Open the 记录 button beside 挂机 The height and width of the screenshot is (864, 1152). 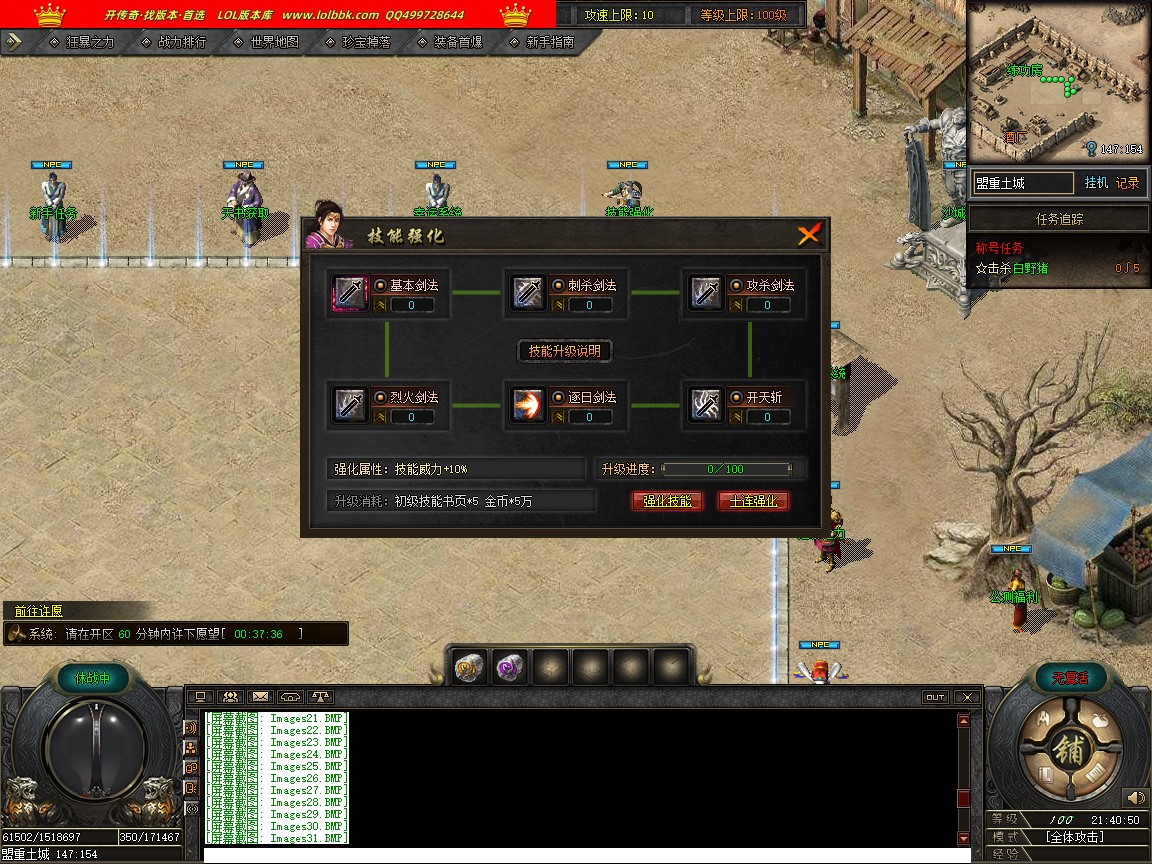point(1127,183)
